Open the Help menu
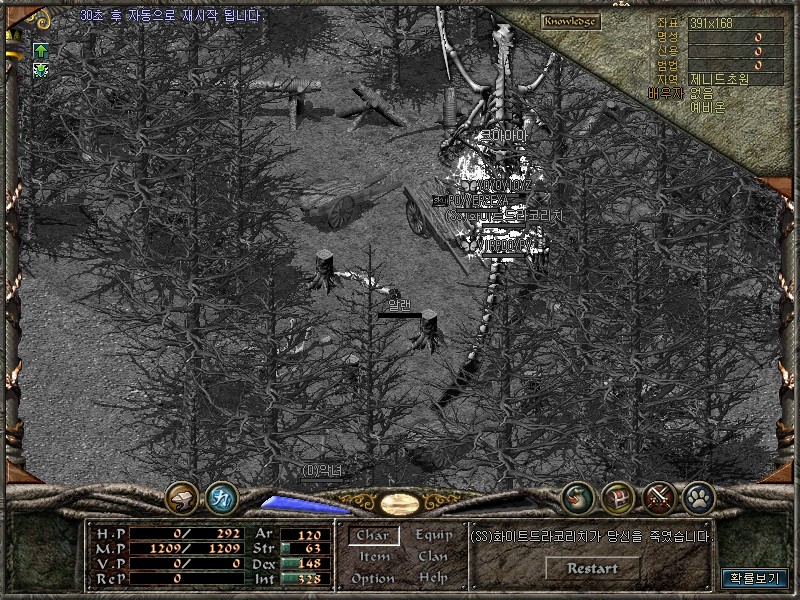 433,578
